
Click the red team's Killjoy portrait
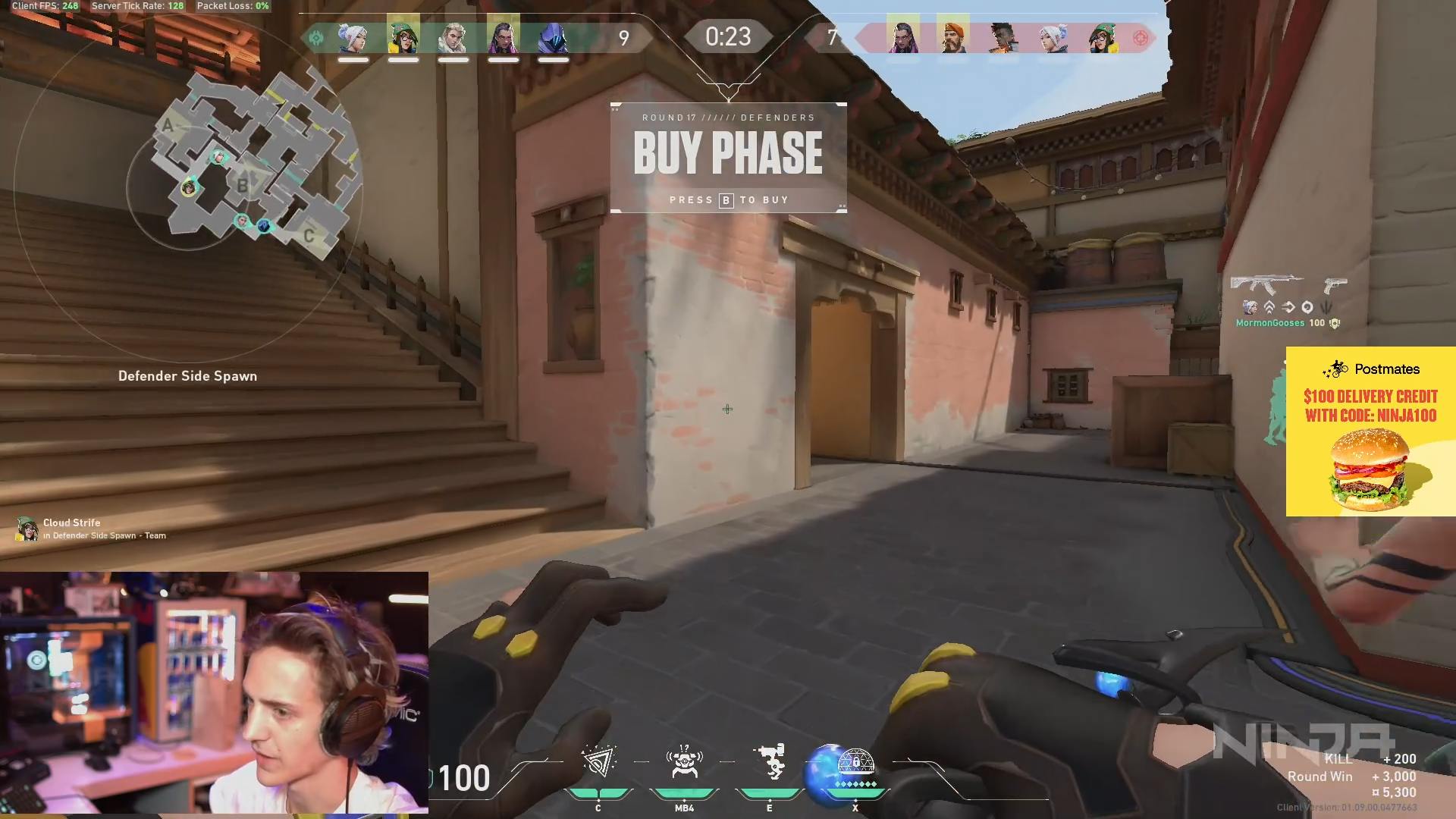tap(1102, 37)
